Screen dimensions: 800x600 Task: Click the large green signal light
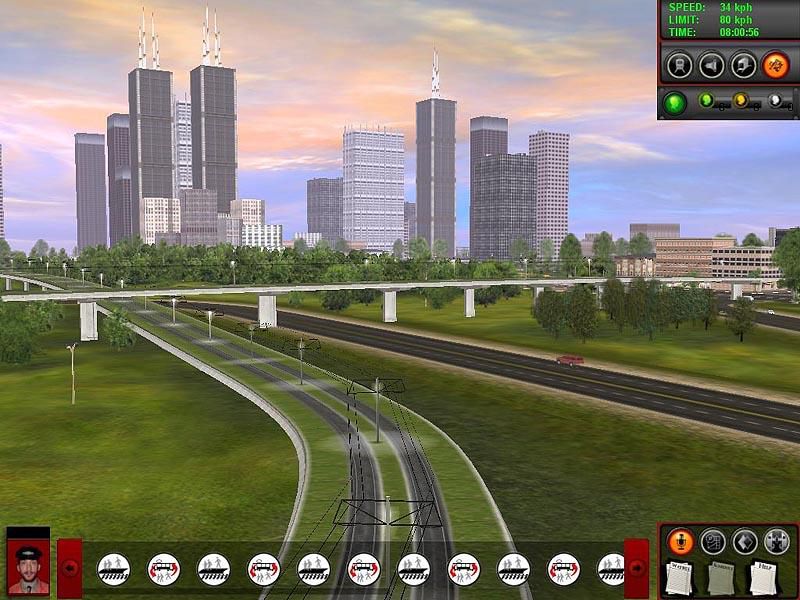(x=676, y=103)
